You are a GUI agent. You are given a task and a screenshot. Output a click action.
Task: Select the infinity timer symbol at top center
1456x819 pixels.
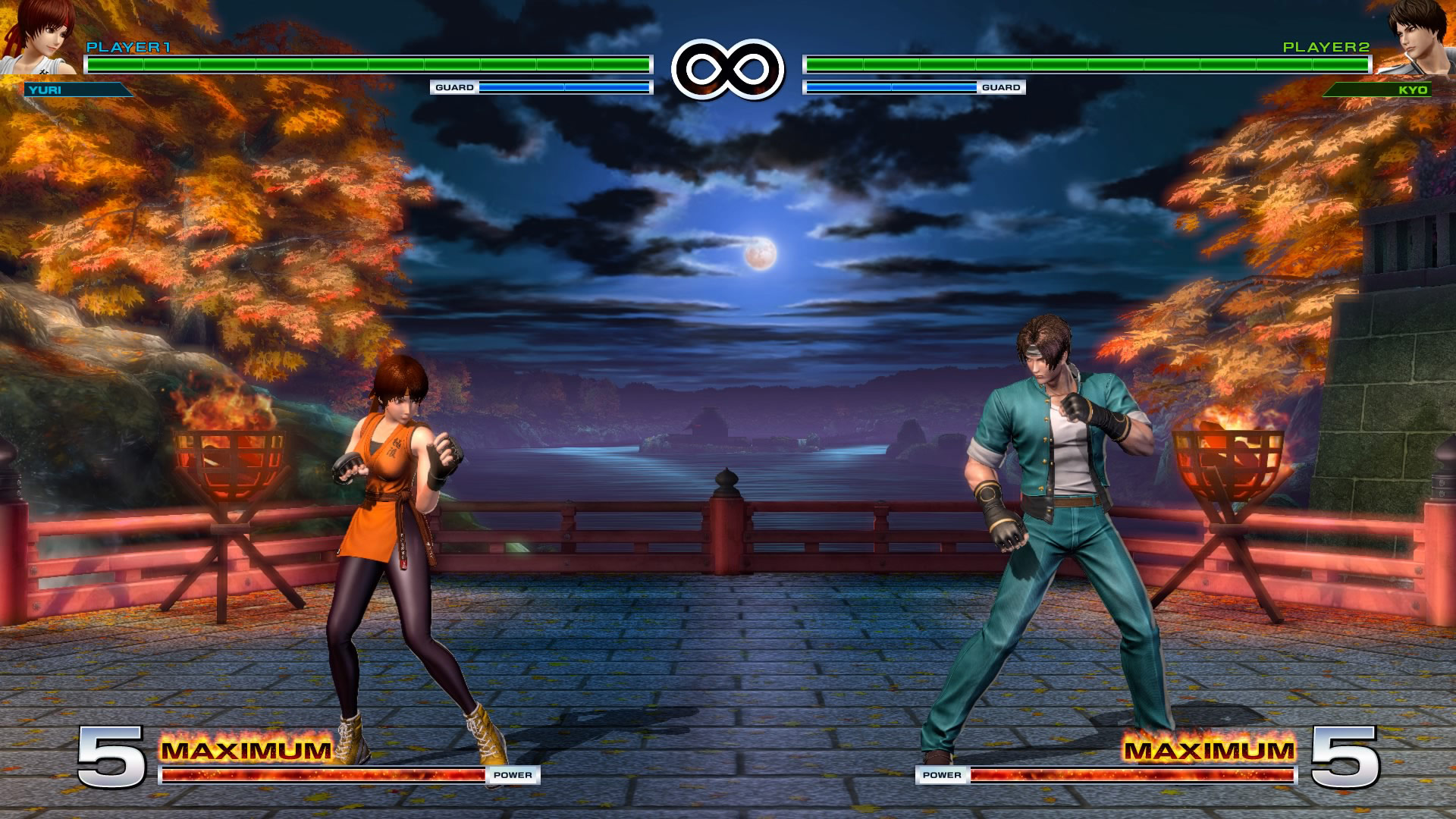pos(728,68)
